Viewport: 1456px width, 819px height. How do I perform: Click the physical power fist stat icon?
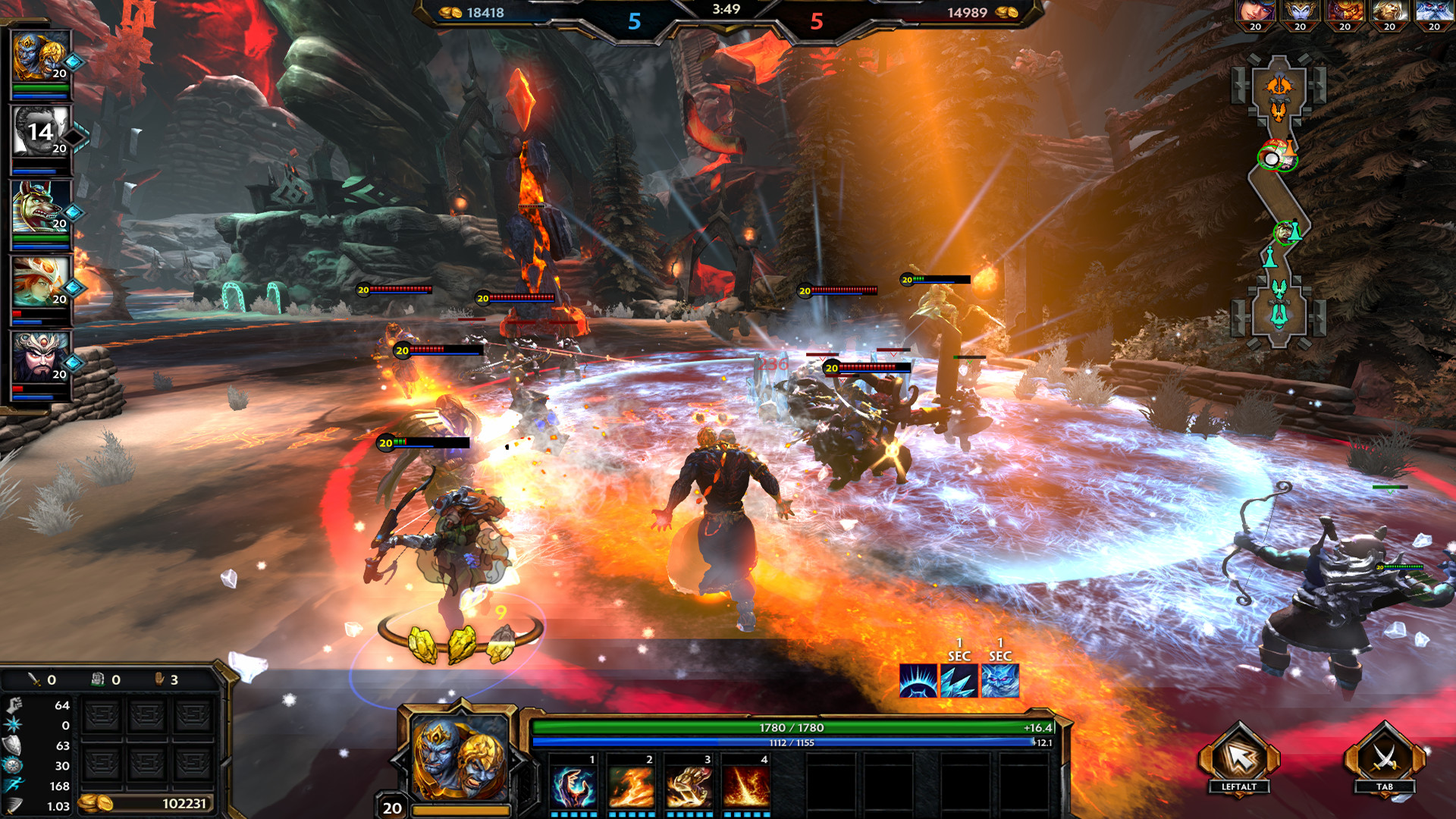[14, 705]
